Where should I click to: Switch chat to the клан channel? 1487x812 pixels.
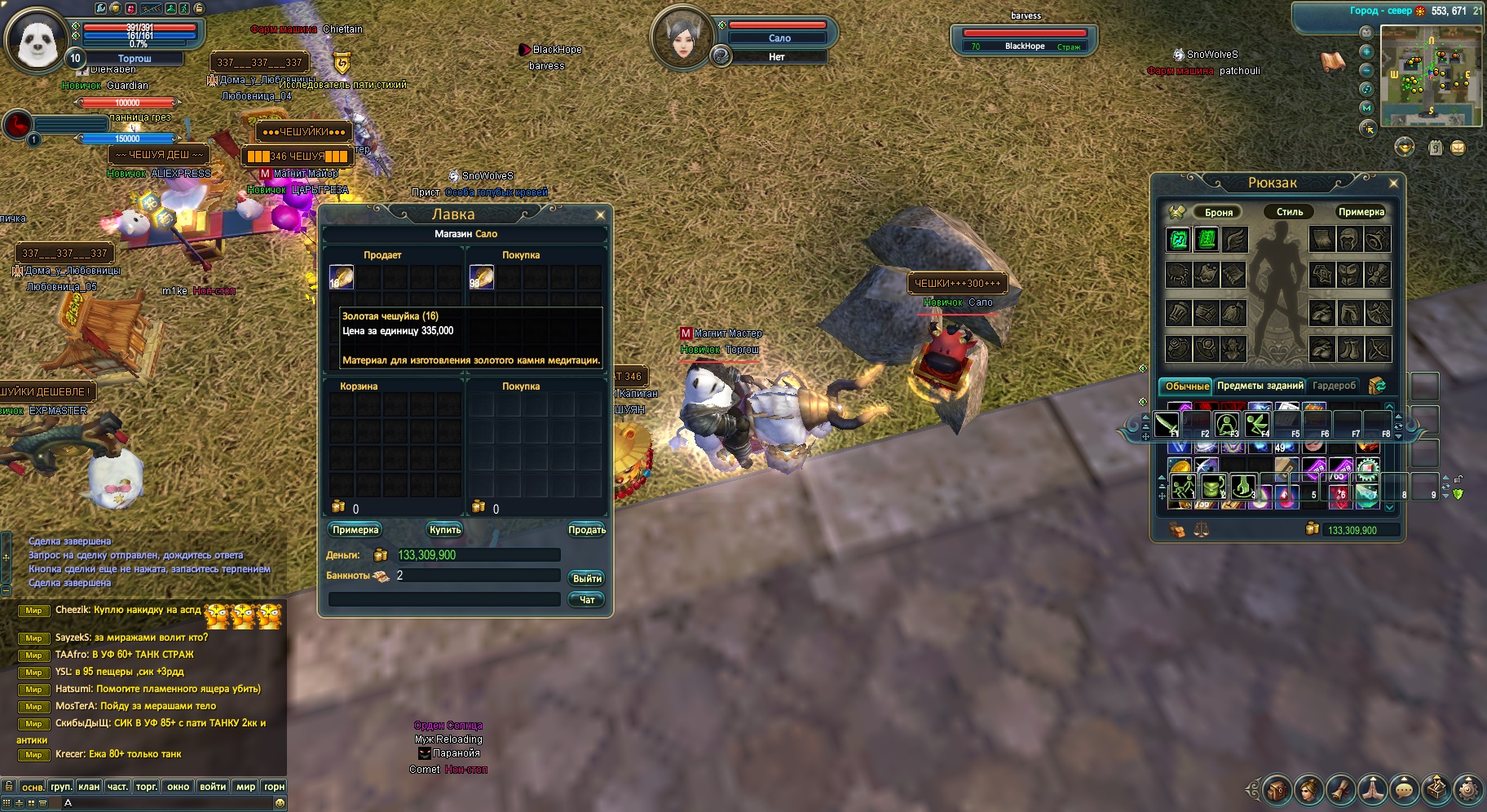click(89, 787)
